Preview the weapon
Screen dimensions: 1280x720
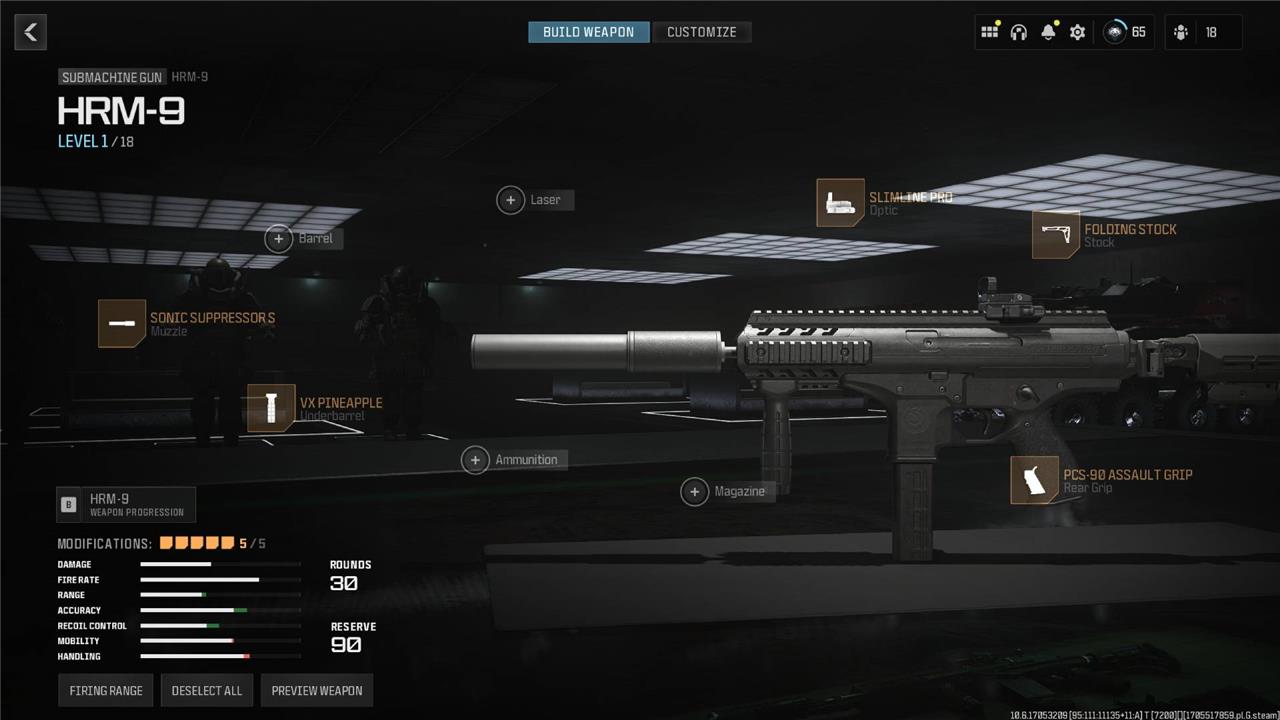point(317,691)
